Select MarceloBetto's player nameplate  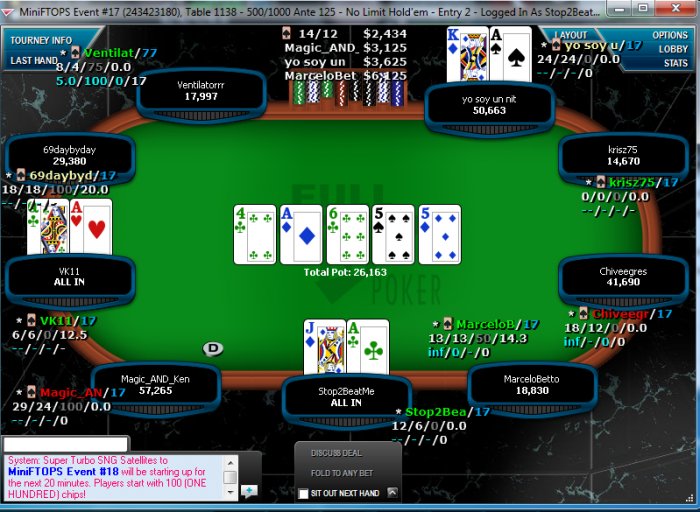pos(531,385)
